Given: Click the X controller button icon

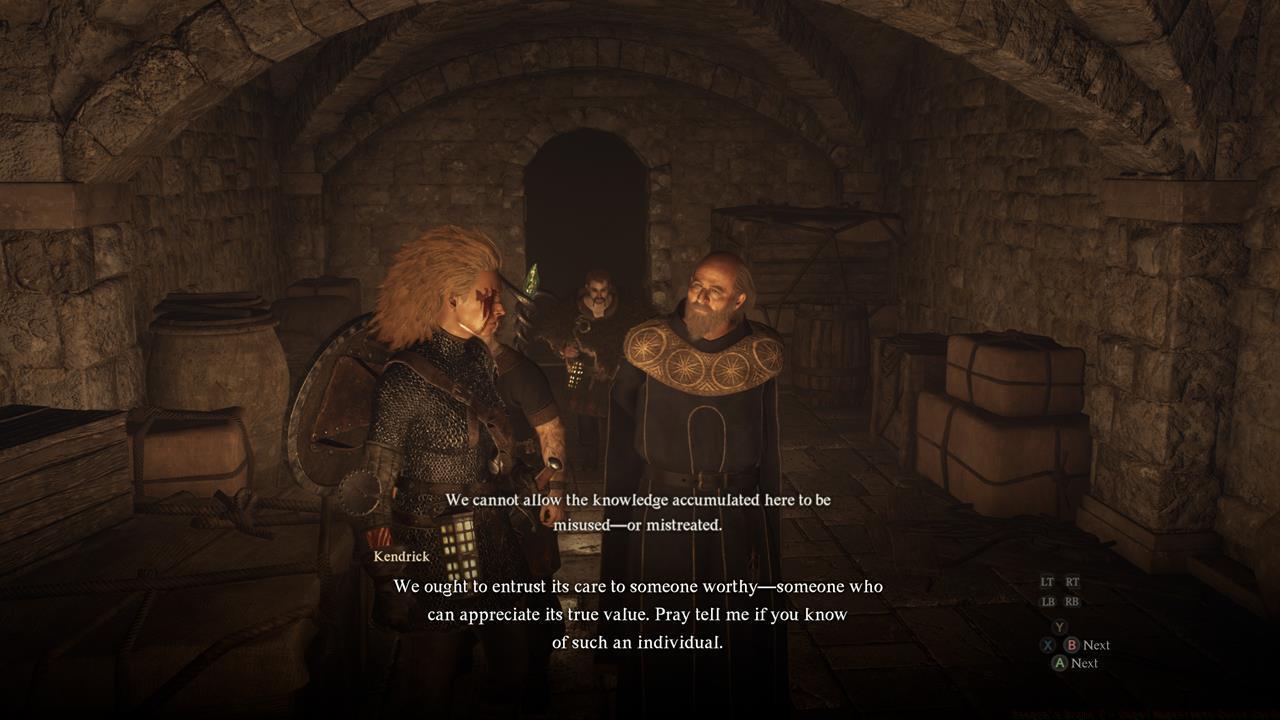Looking at the screenshot, I should (x=1048, y=645).
